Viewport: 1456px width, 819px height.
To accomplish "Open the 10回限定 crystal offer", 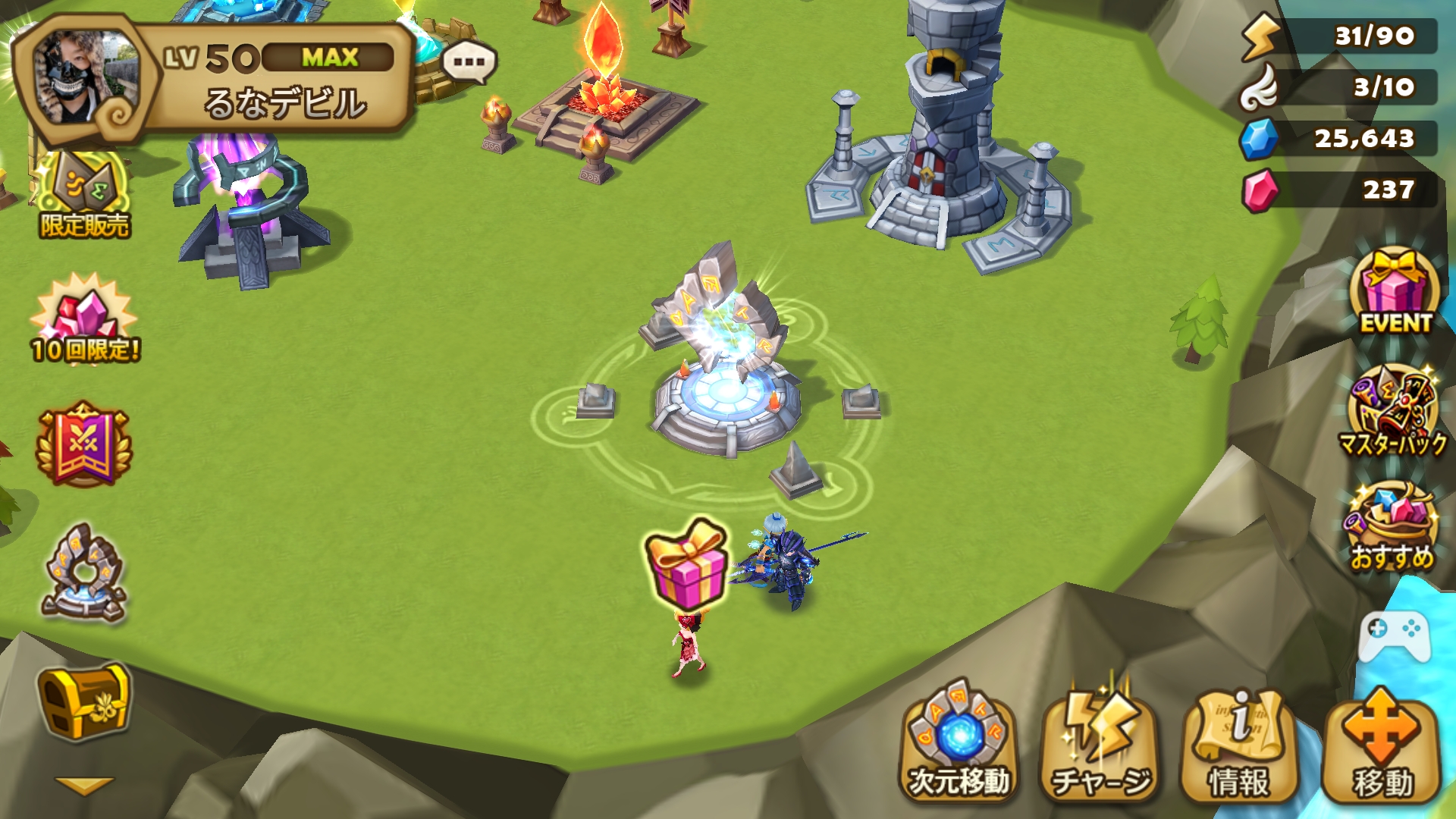I will coord(85,320).
